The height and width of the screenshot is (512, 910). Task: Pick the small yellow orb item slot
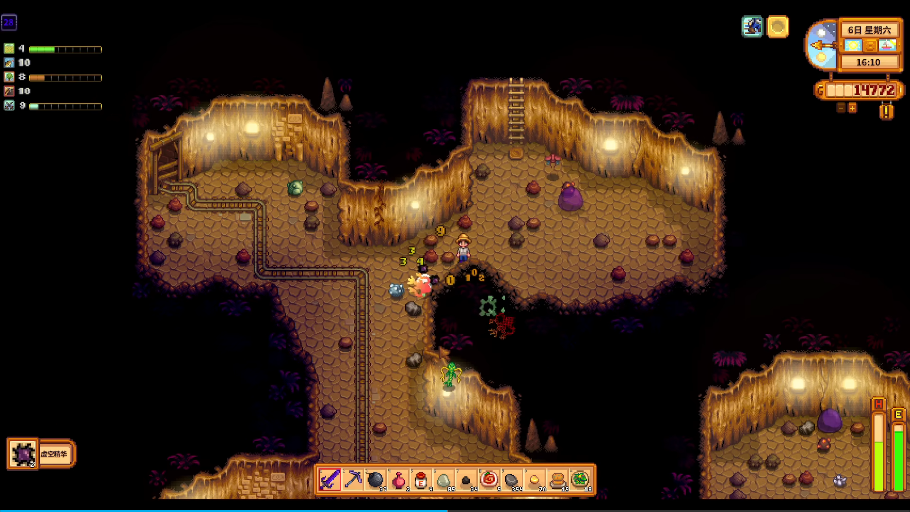[x=534, y=480]
